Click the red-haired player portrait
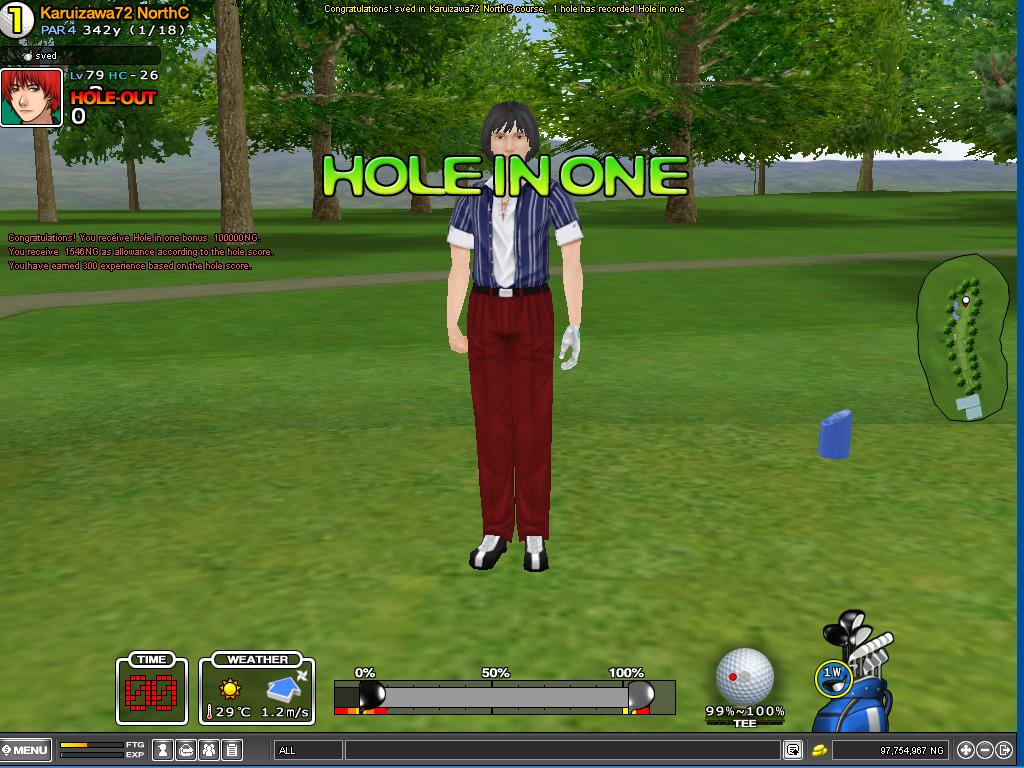The width and height of the screenshot is (1024, 768). (31, 97)
